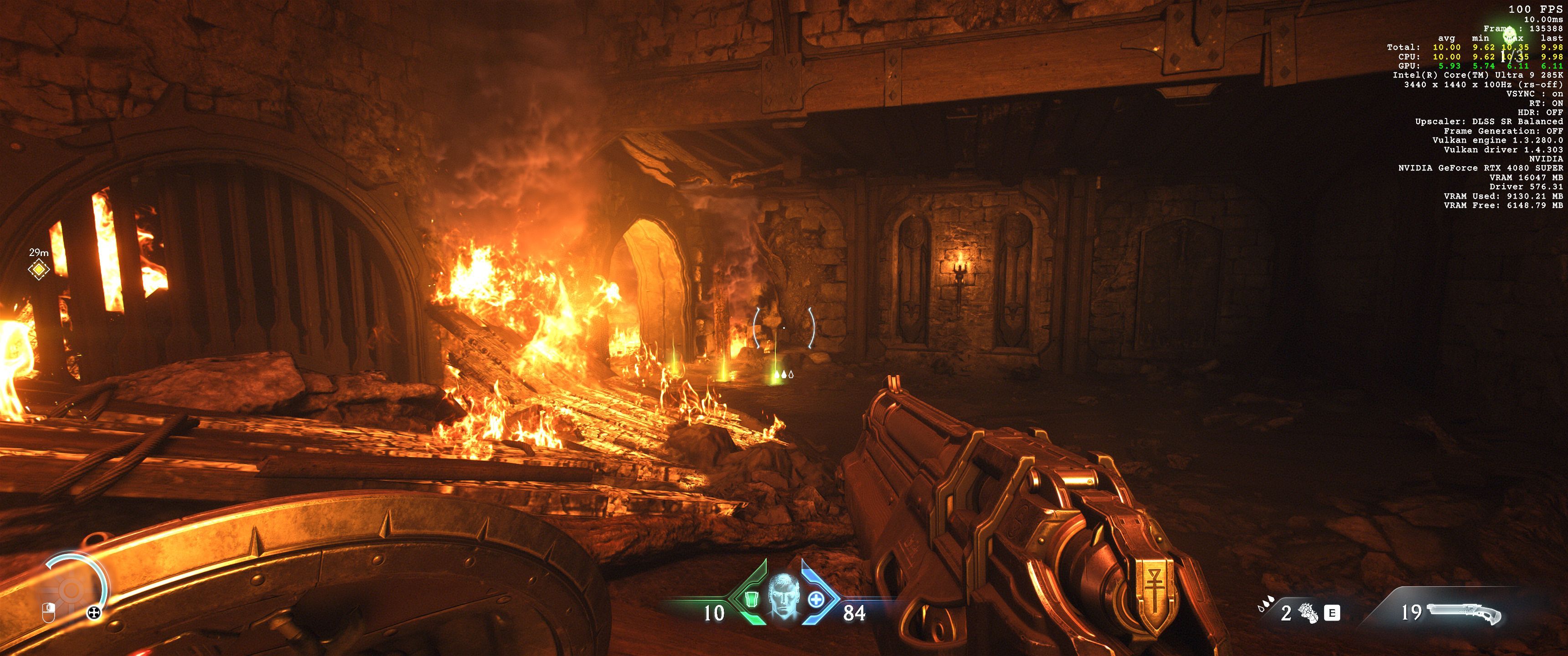The image size is (1568, 656).
Task: Click the blue health cross icon
Action: coord(816,600)
